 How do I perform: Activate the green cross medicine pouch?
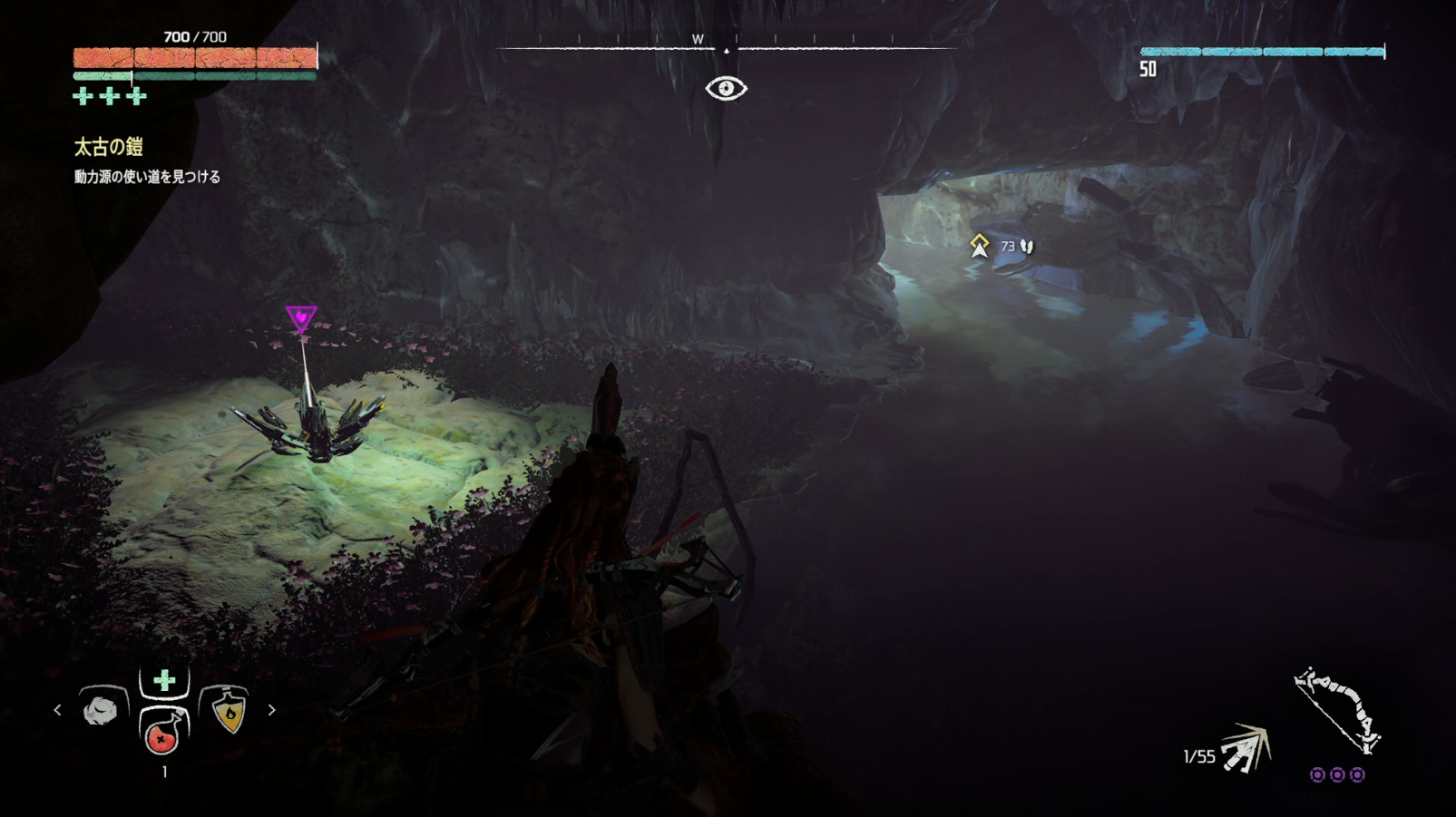pyautogui.click(x=164, y=681)
